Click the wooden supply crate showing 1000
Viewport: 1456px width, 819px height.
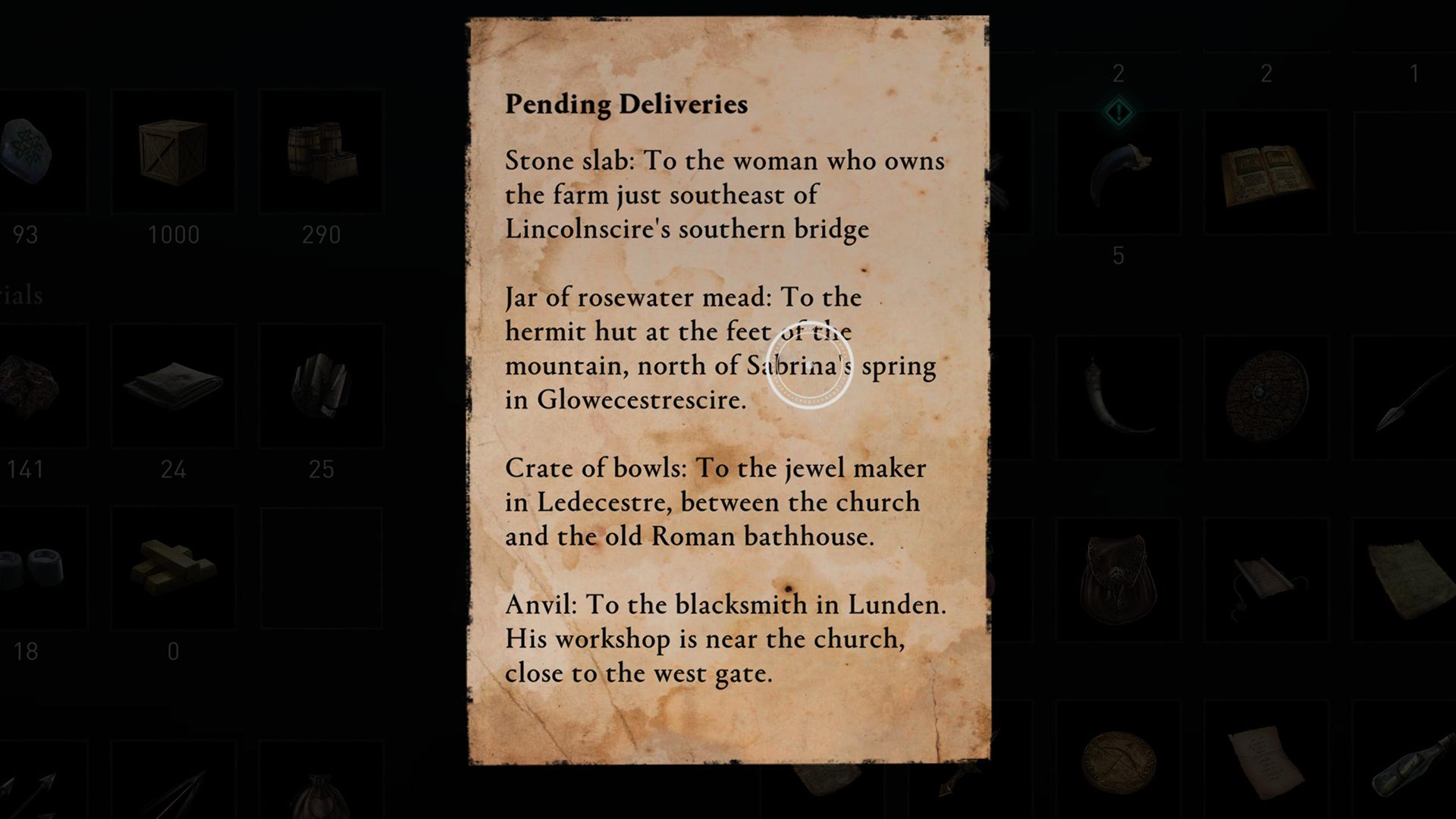[x=174, y=152]
